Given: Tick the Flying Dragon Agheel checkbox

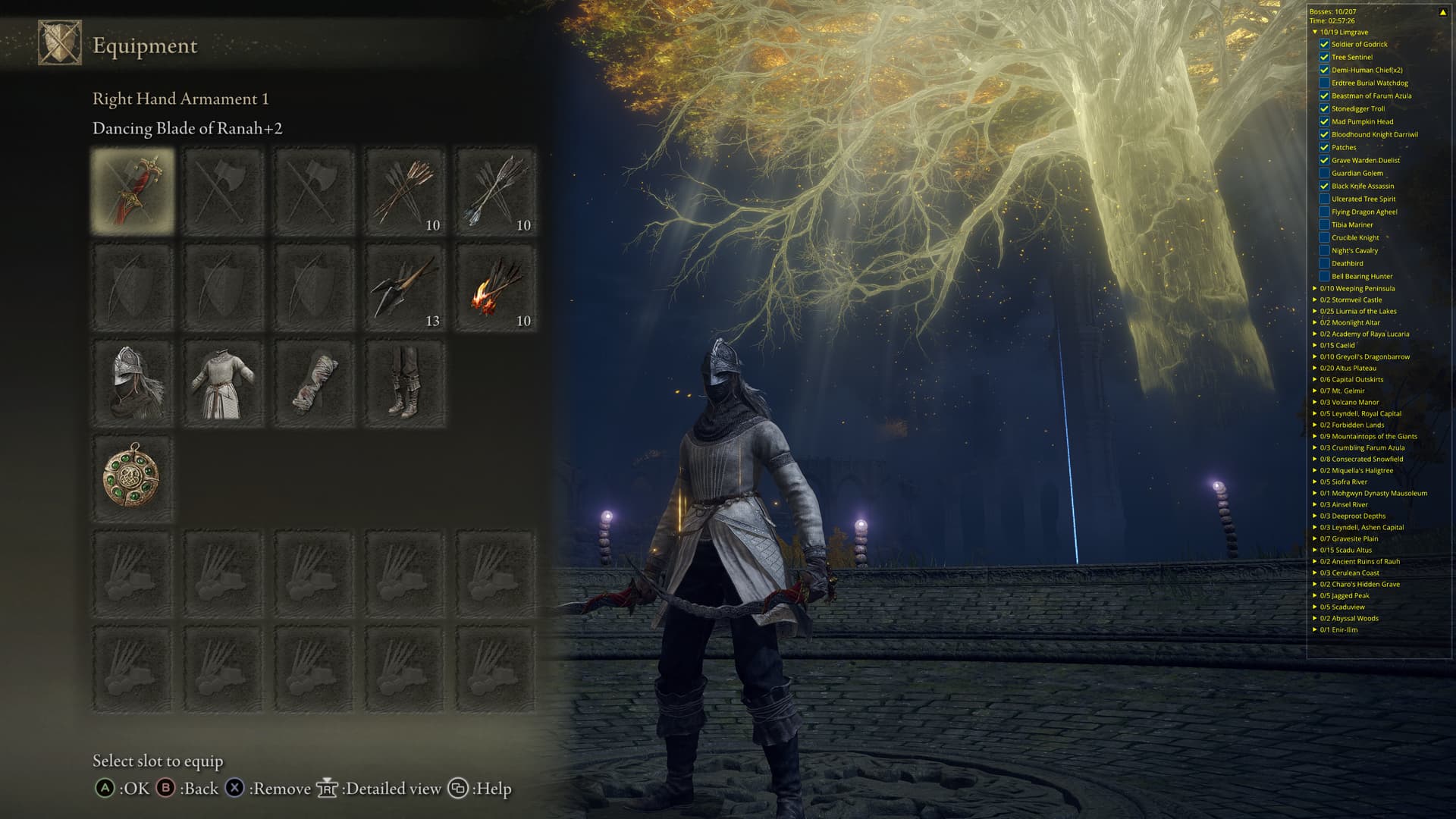Looking at the screenshot, I should [1324, 212].
